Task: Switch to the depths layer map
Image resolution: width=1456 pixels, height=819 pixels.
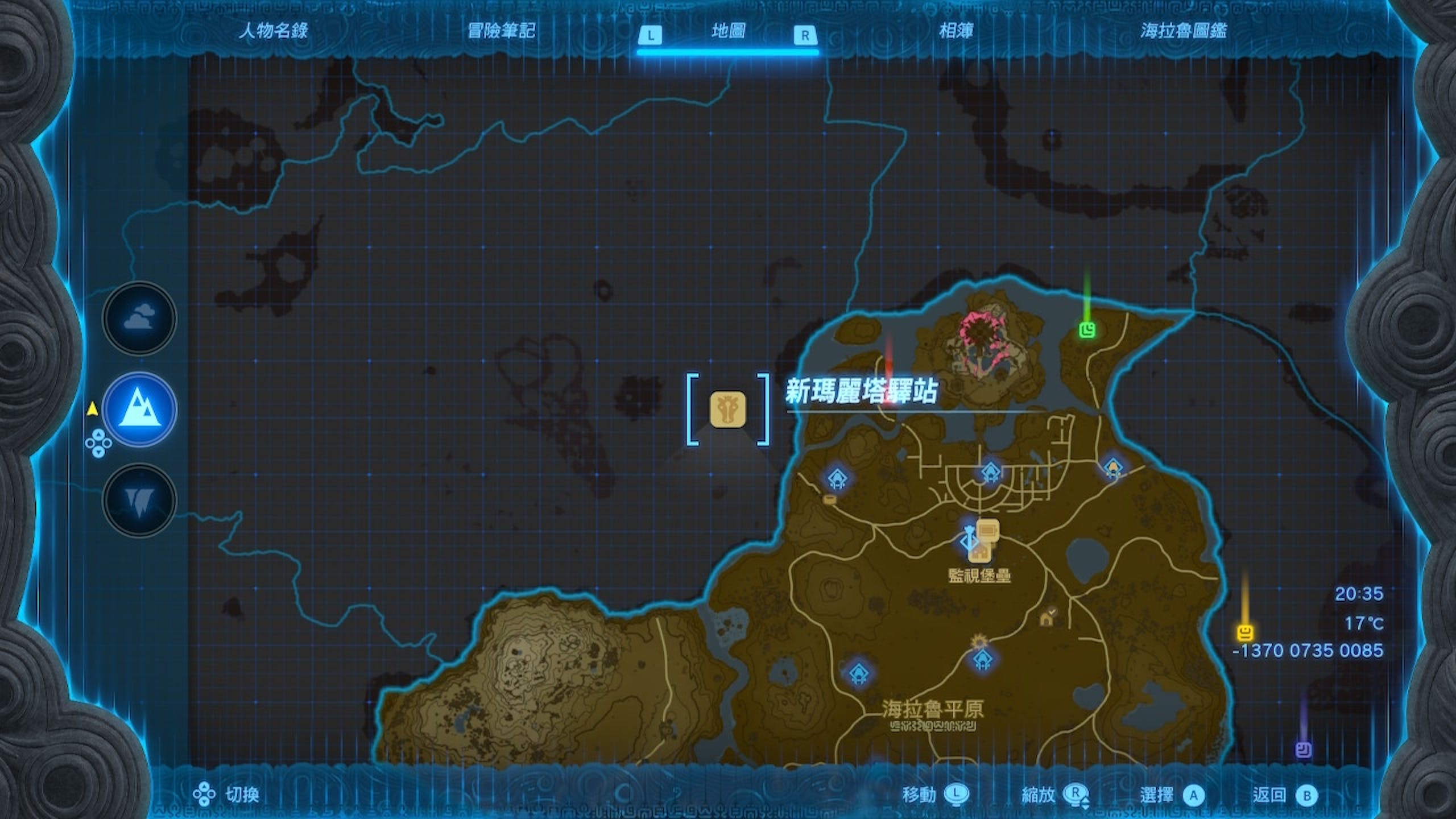Action: pos(139,500)
